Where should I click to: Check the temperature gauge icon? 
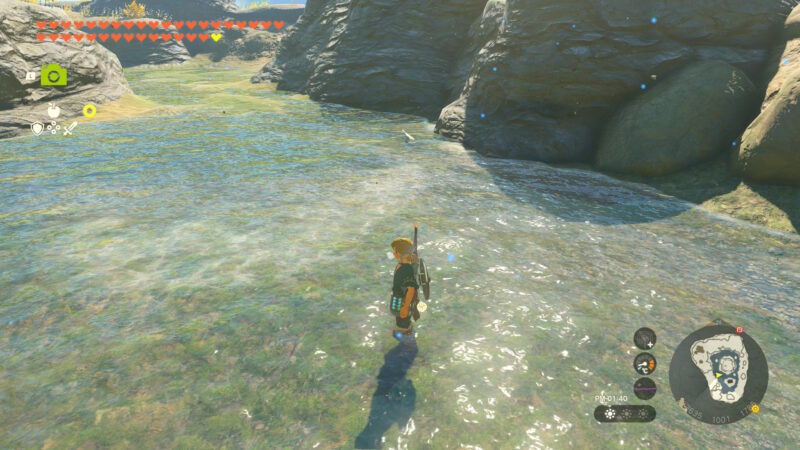point(645,363)
